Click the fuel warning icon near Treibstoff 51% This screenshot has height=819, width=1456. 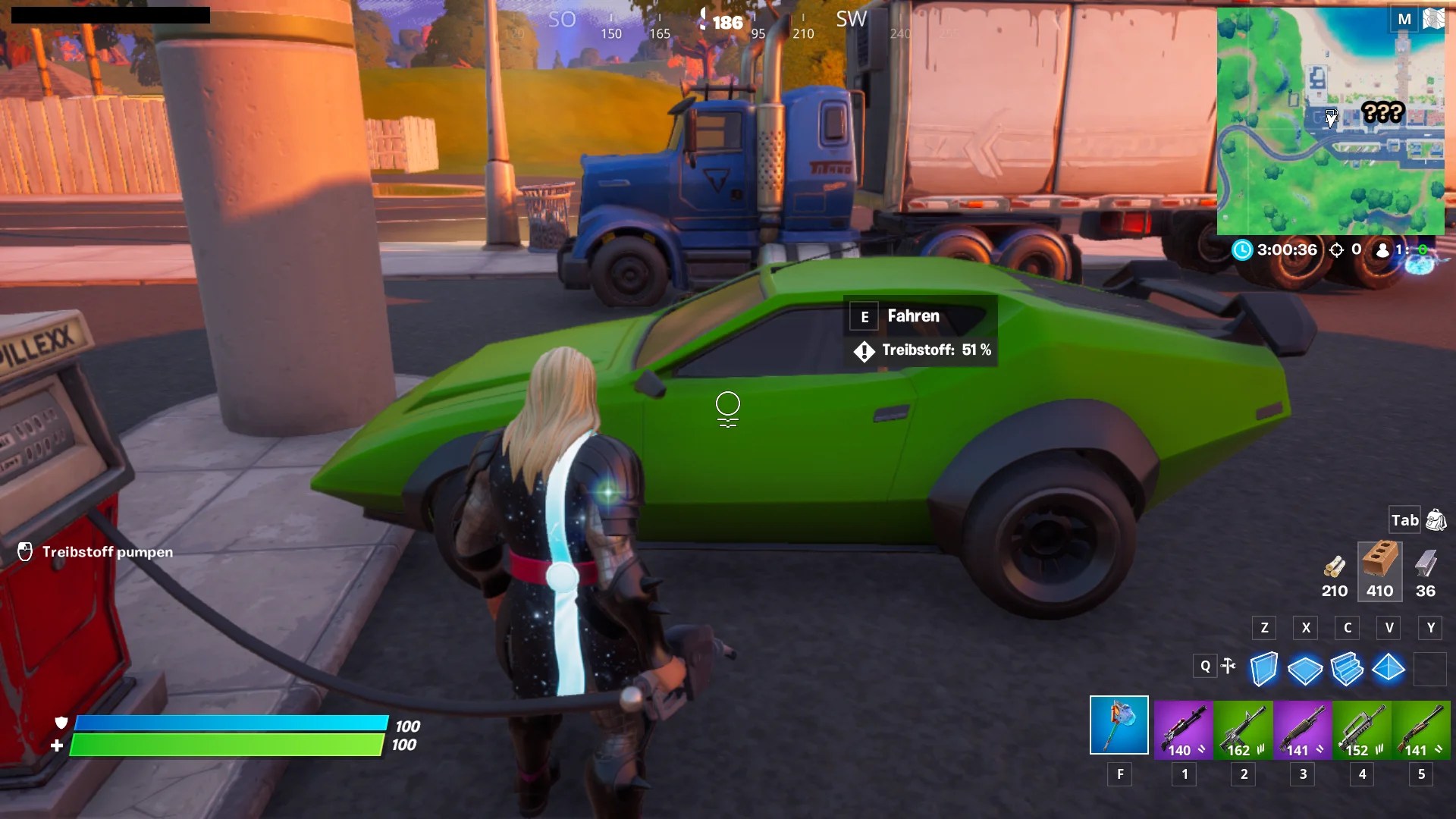click(x=864, y=351)
